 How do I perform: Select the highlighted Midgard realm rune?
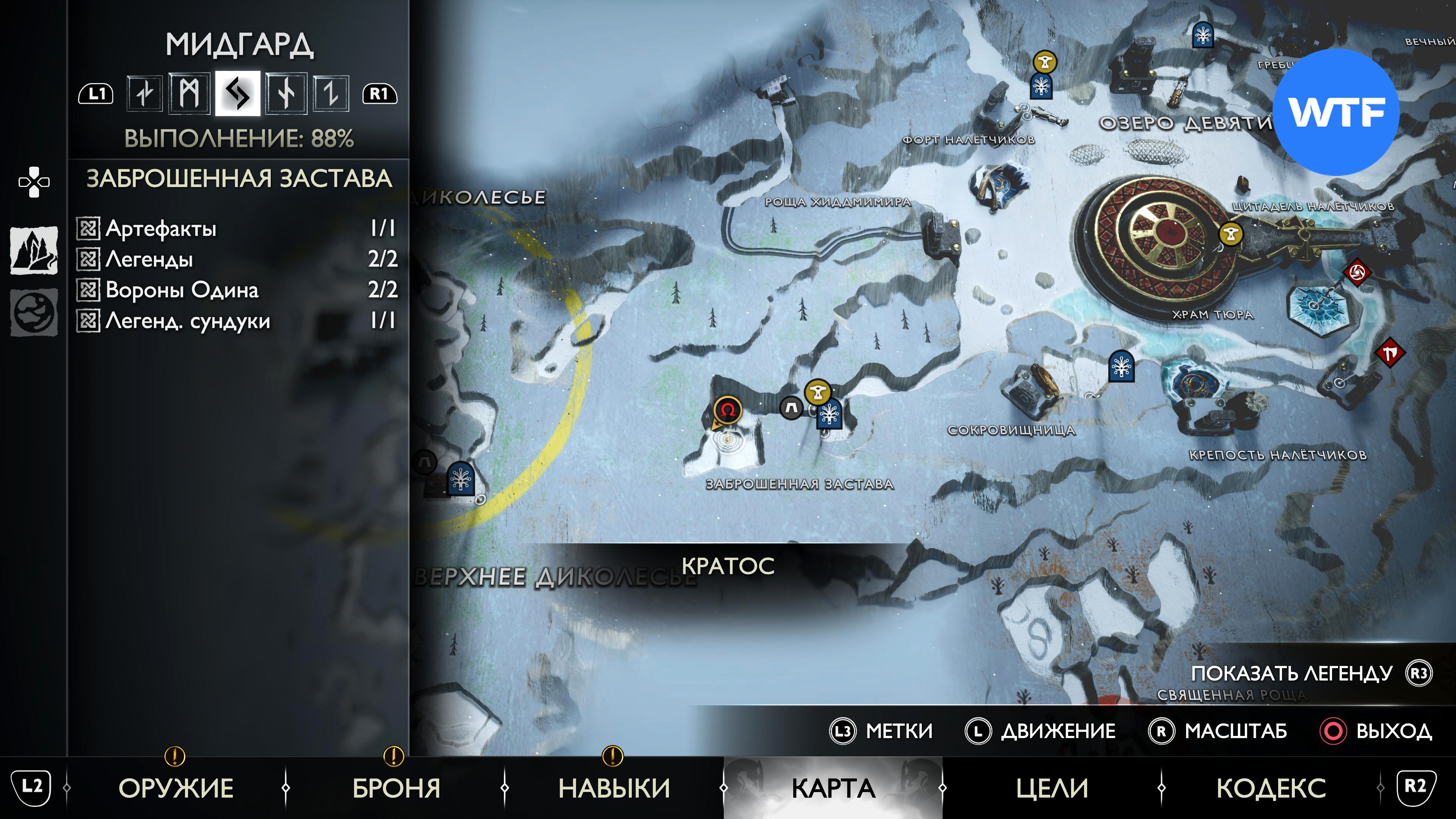pos(237,93)
